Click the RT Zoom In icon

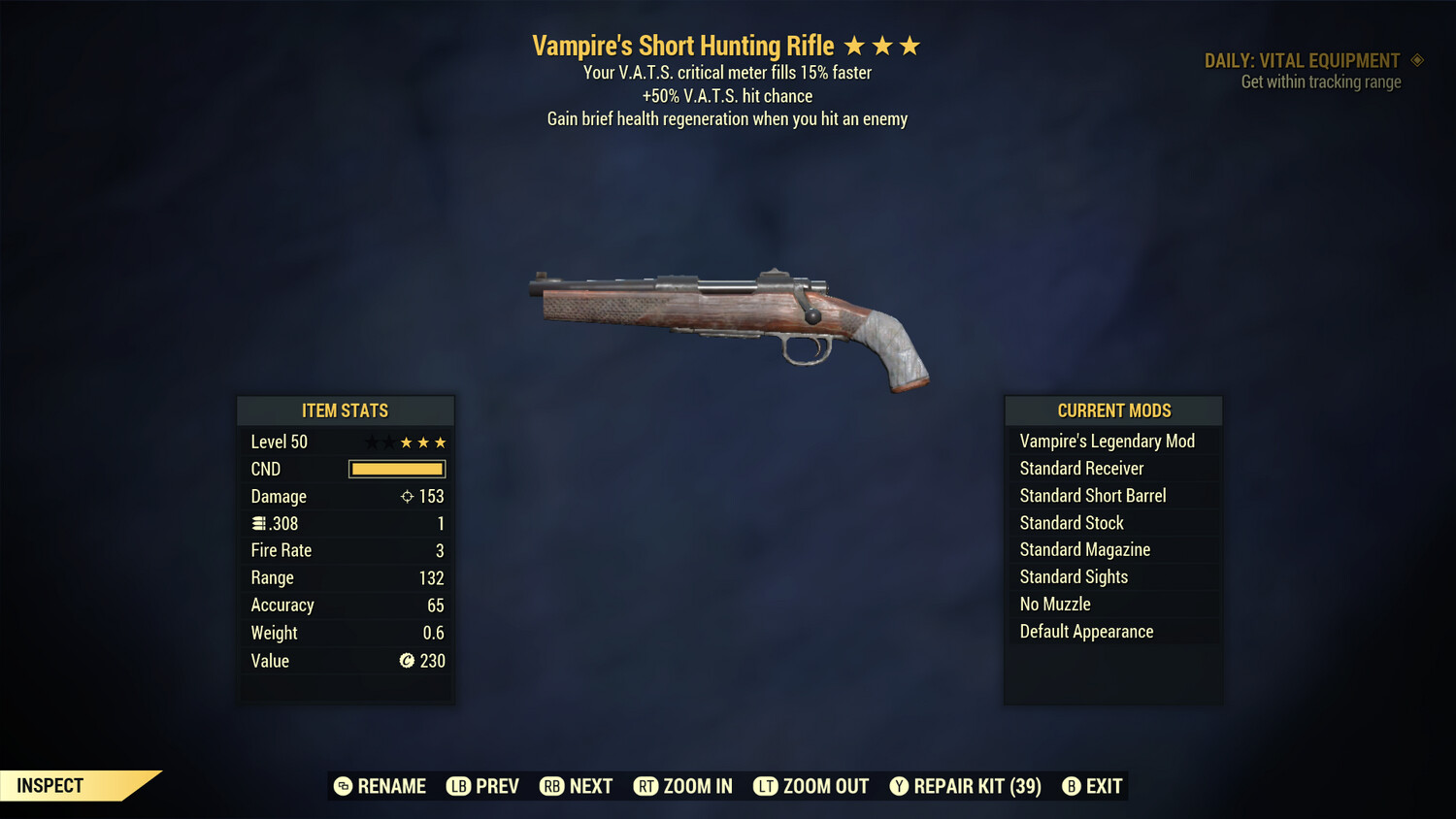pos(645,786)
